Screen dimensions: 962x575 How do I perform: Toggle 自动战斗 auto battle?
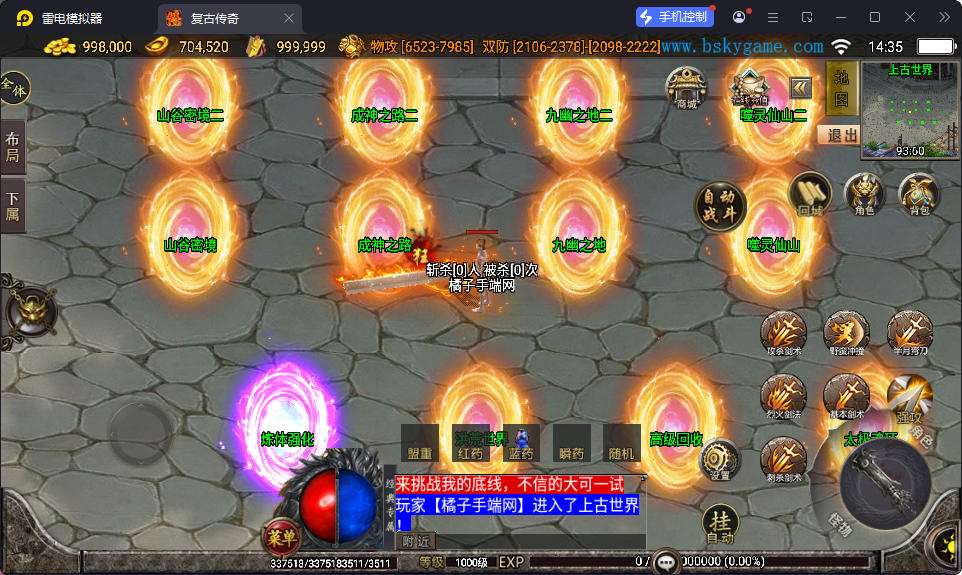coord(720,207)
